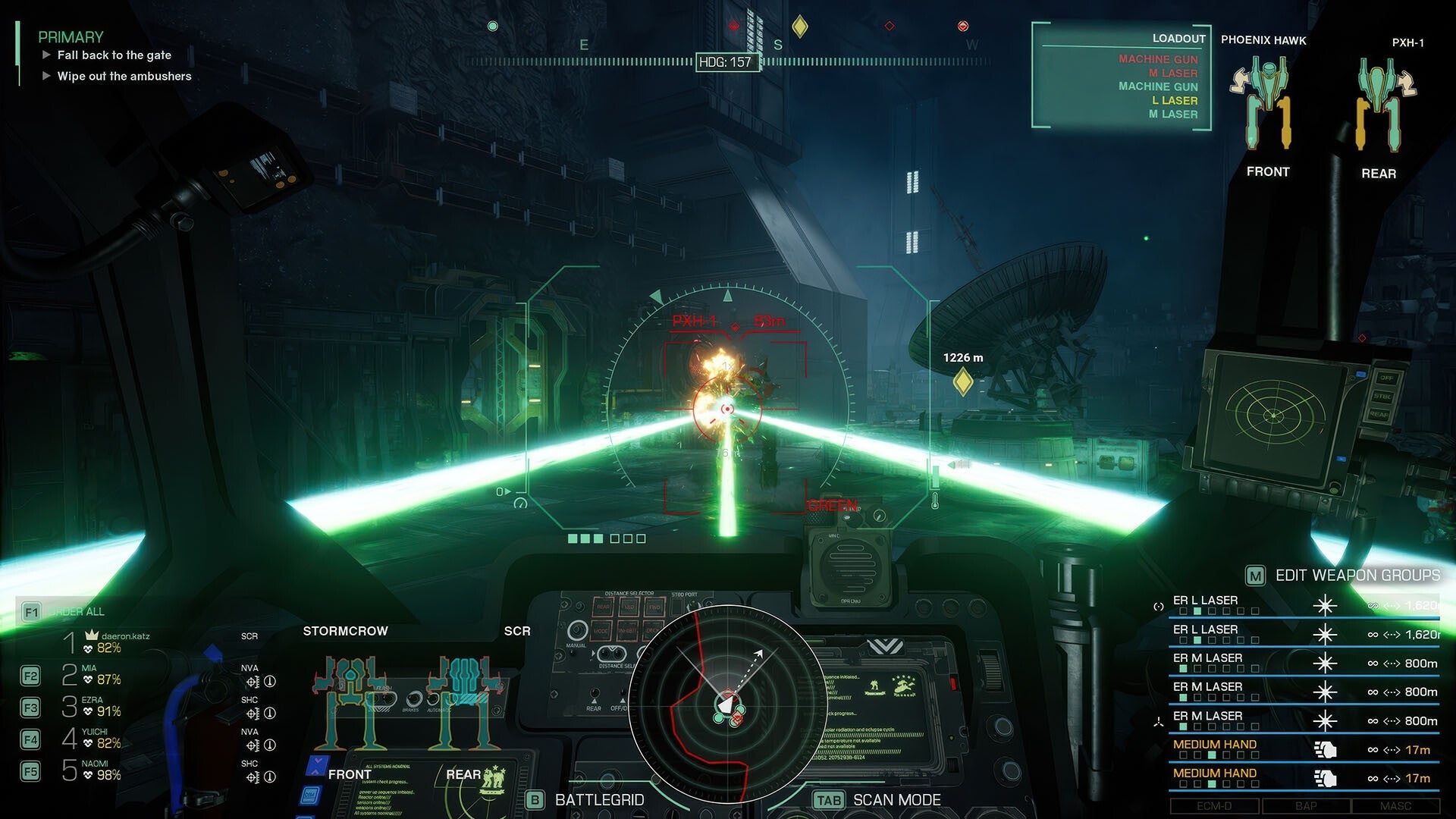
Task: Expand the Fall back to the gate objective
Action: click(47, 55)
